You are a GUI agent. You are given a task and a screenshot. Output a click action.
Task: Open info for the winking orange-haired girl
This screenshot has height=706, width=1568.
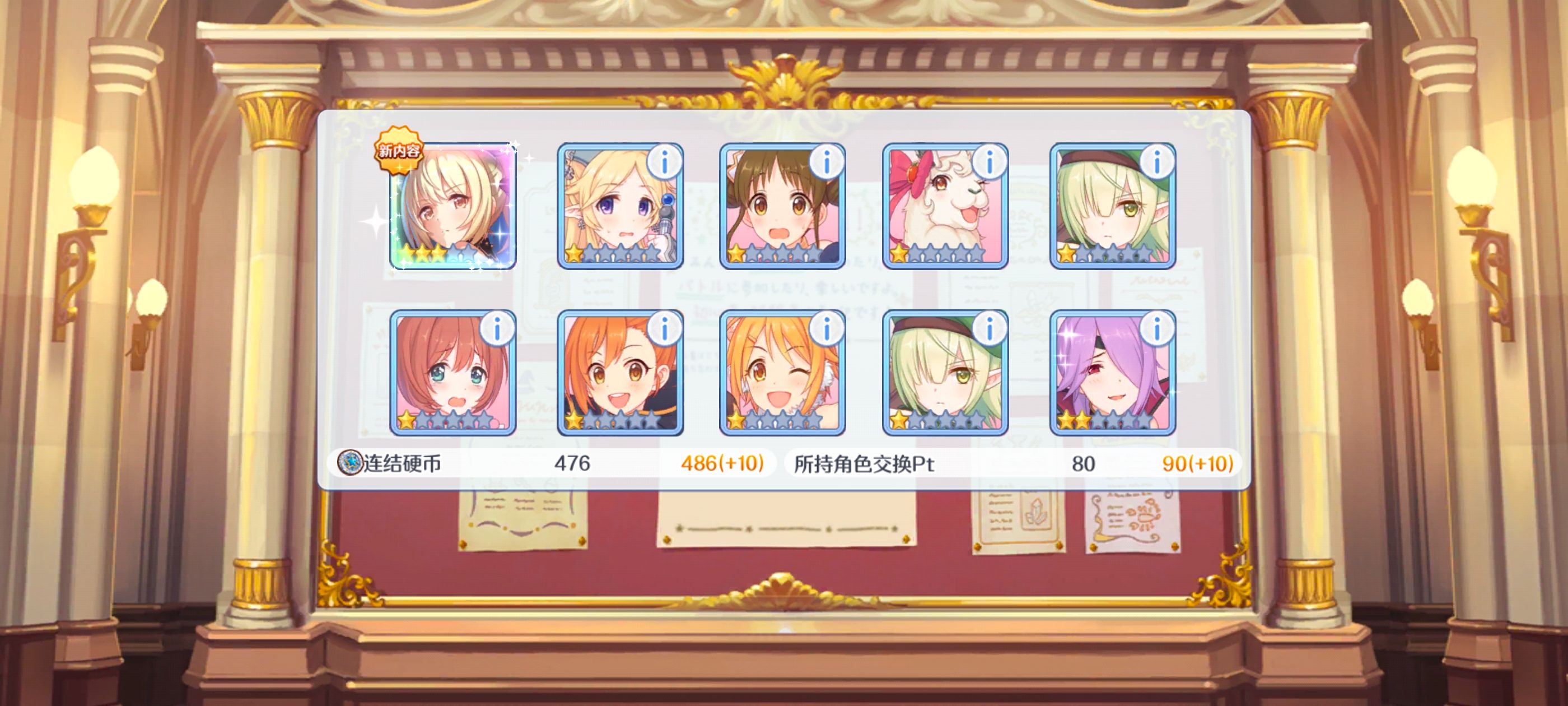pyautogui.click(x=826, y=329)
